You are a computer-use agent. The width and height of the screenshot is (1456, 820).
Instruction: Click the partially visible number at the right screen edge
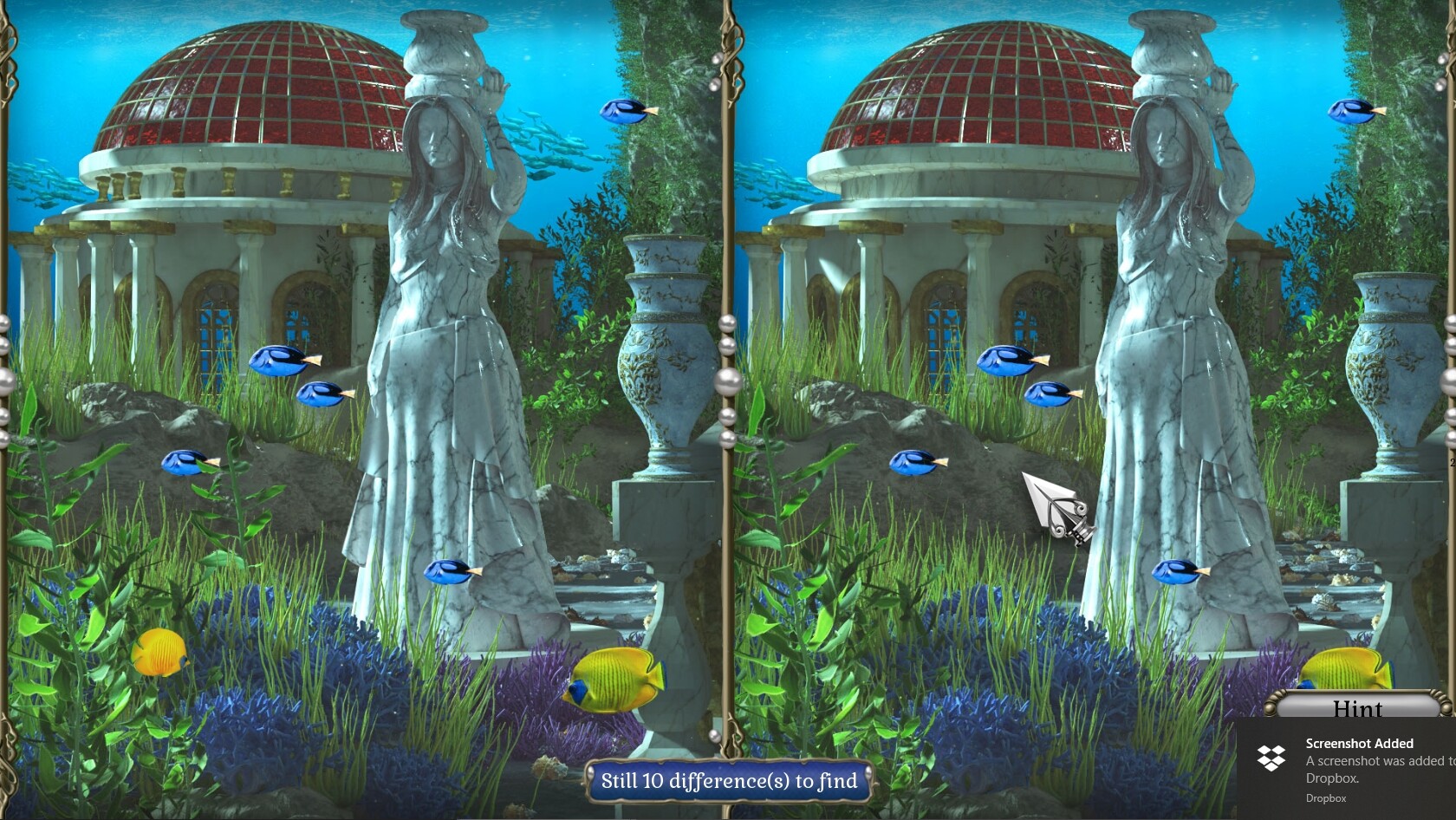coord(1452,463)
